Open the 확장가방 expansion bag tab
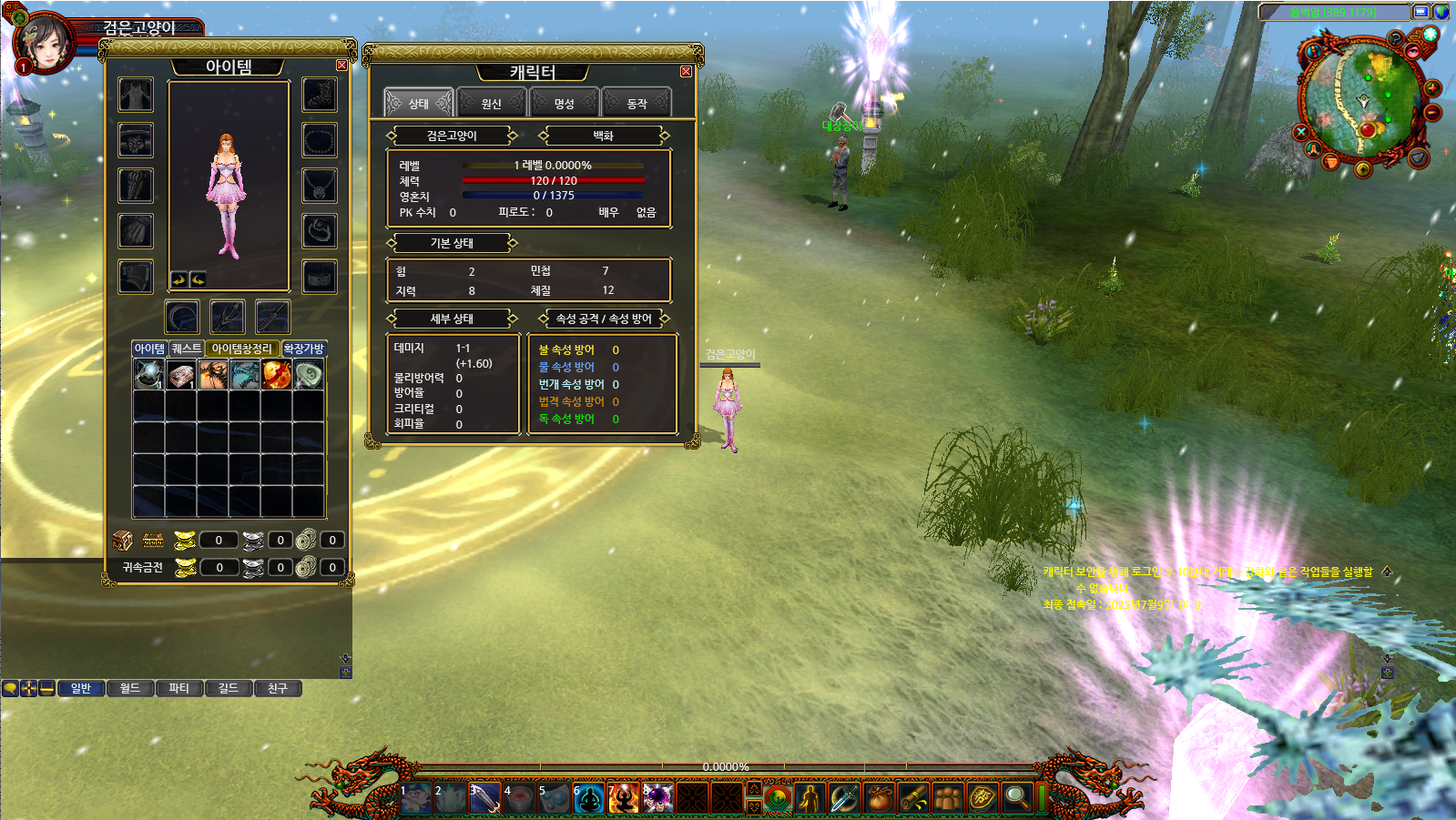Screen dimensions: 1456x820 303,349
